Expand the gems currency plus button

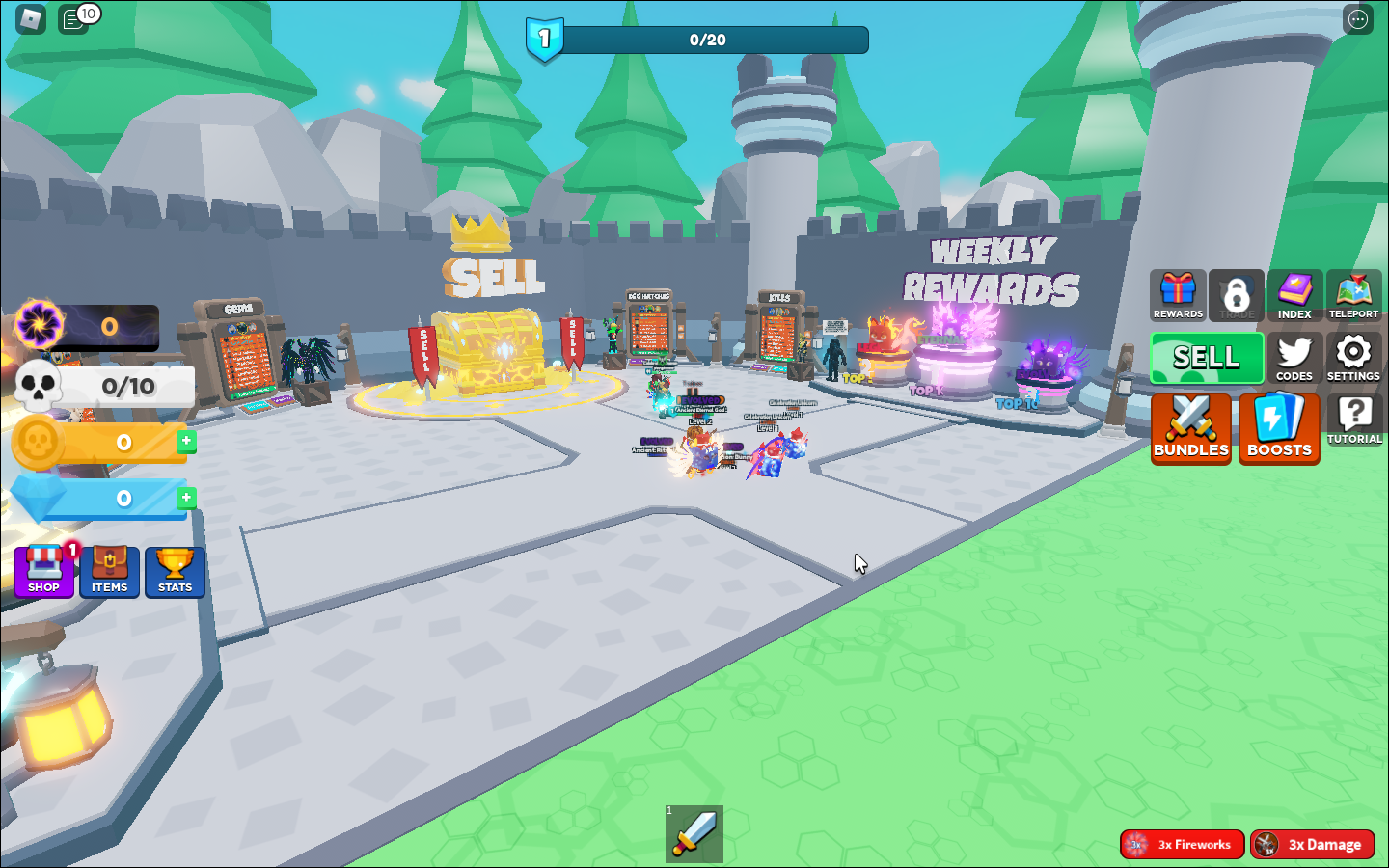(x=187, y=498)
